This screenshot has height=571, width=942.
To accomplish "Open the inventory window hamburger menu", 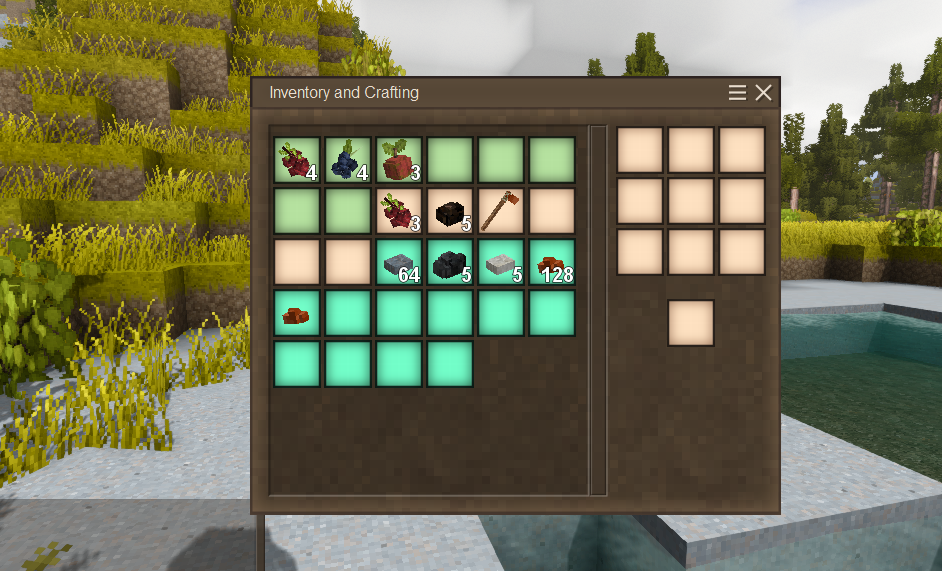I will tap(737, 93).
